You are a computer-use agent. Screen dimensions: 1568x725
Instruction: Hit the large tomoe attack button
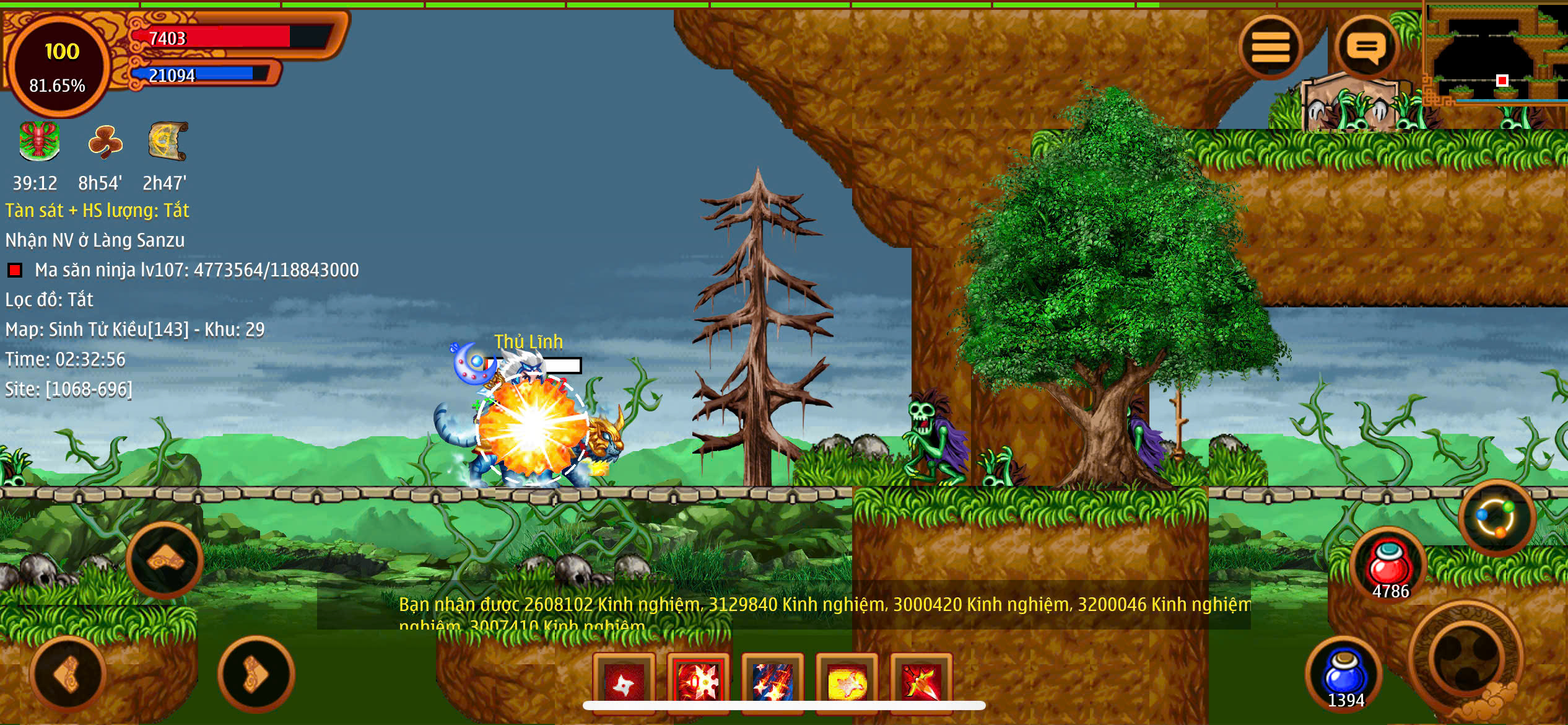click(x=1466, y=656)
